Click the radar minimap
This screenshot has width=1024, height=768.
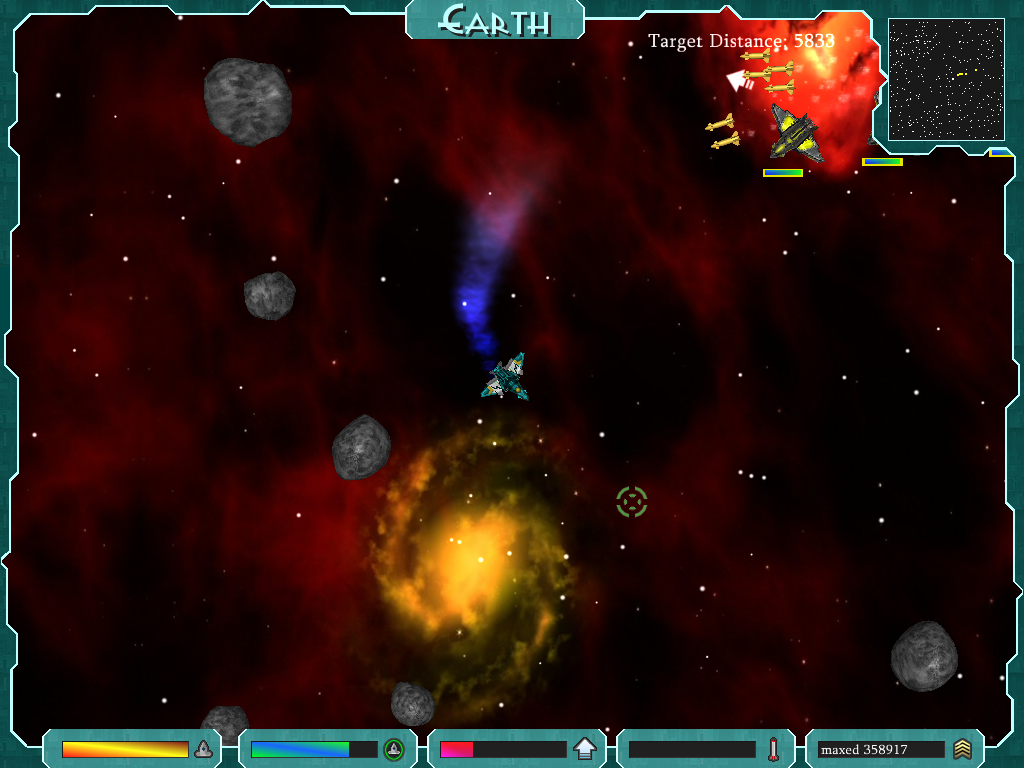[x=946, y=79]
